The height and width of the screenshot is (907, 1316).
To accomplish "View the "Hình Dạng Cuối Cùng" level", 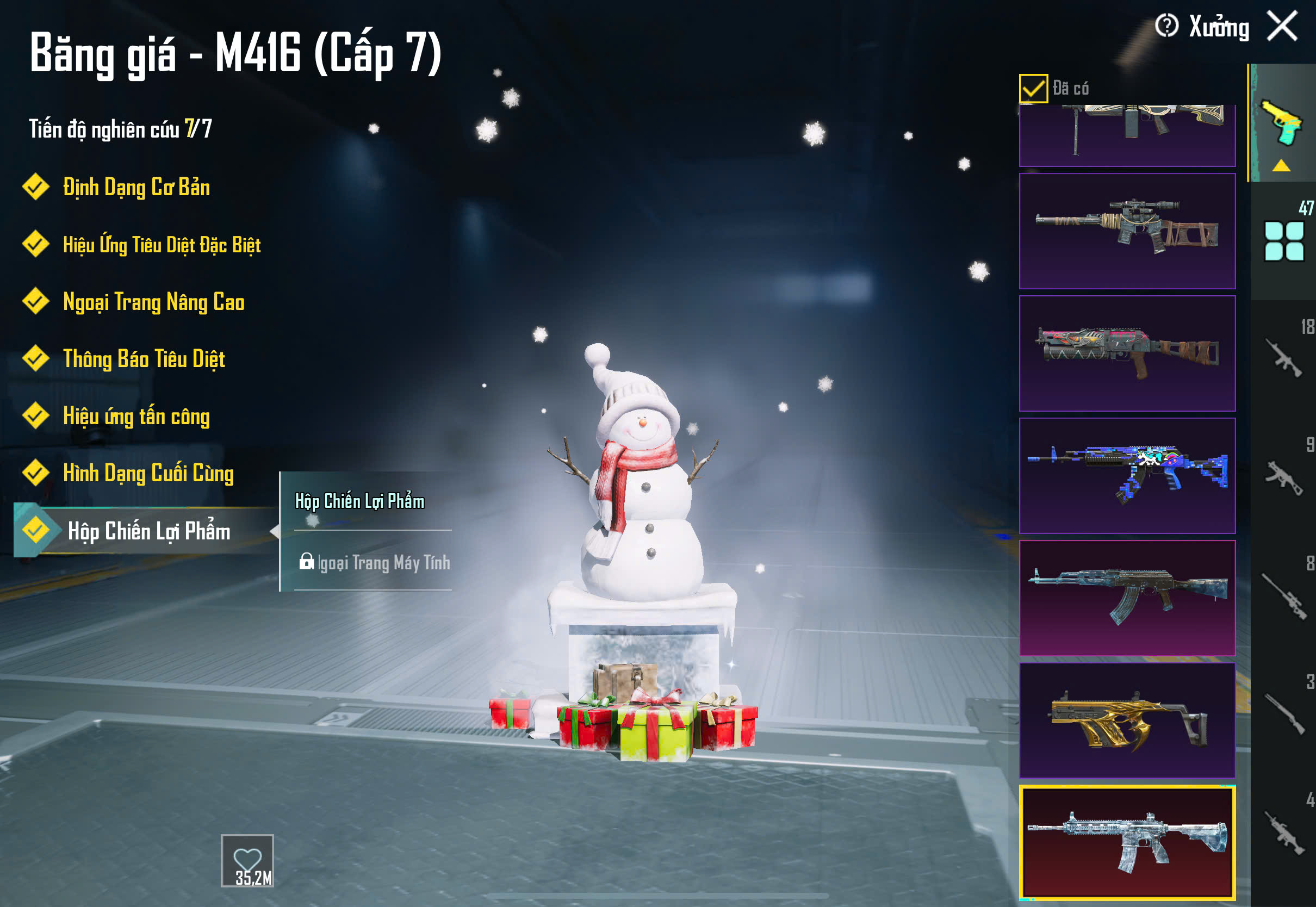I will [148, 474].
